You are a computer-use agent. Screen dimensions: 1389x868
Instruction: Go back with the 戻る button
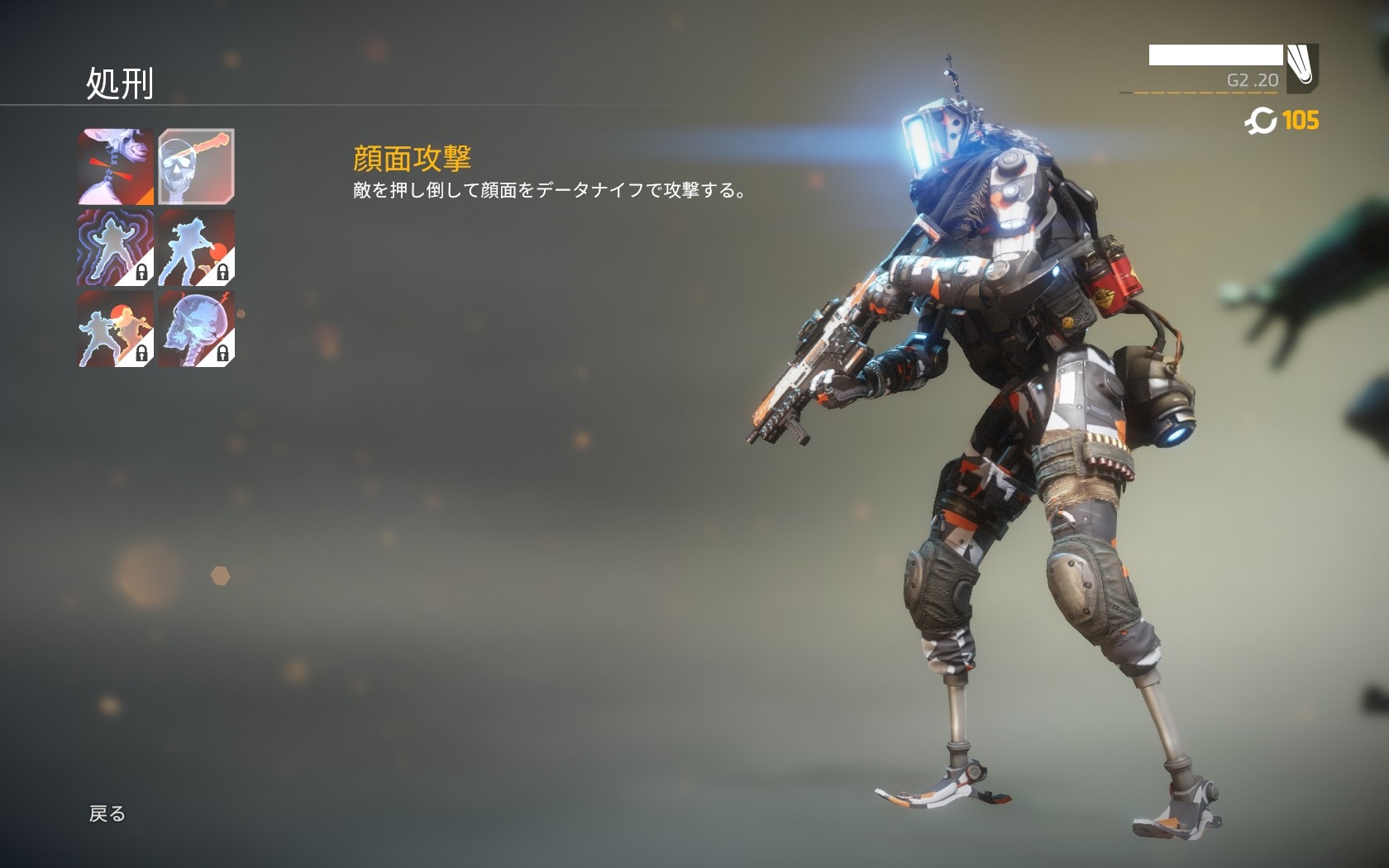[107, 814]
